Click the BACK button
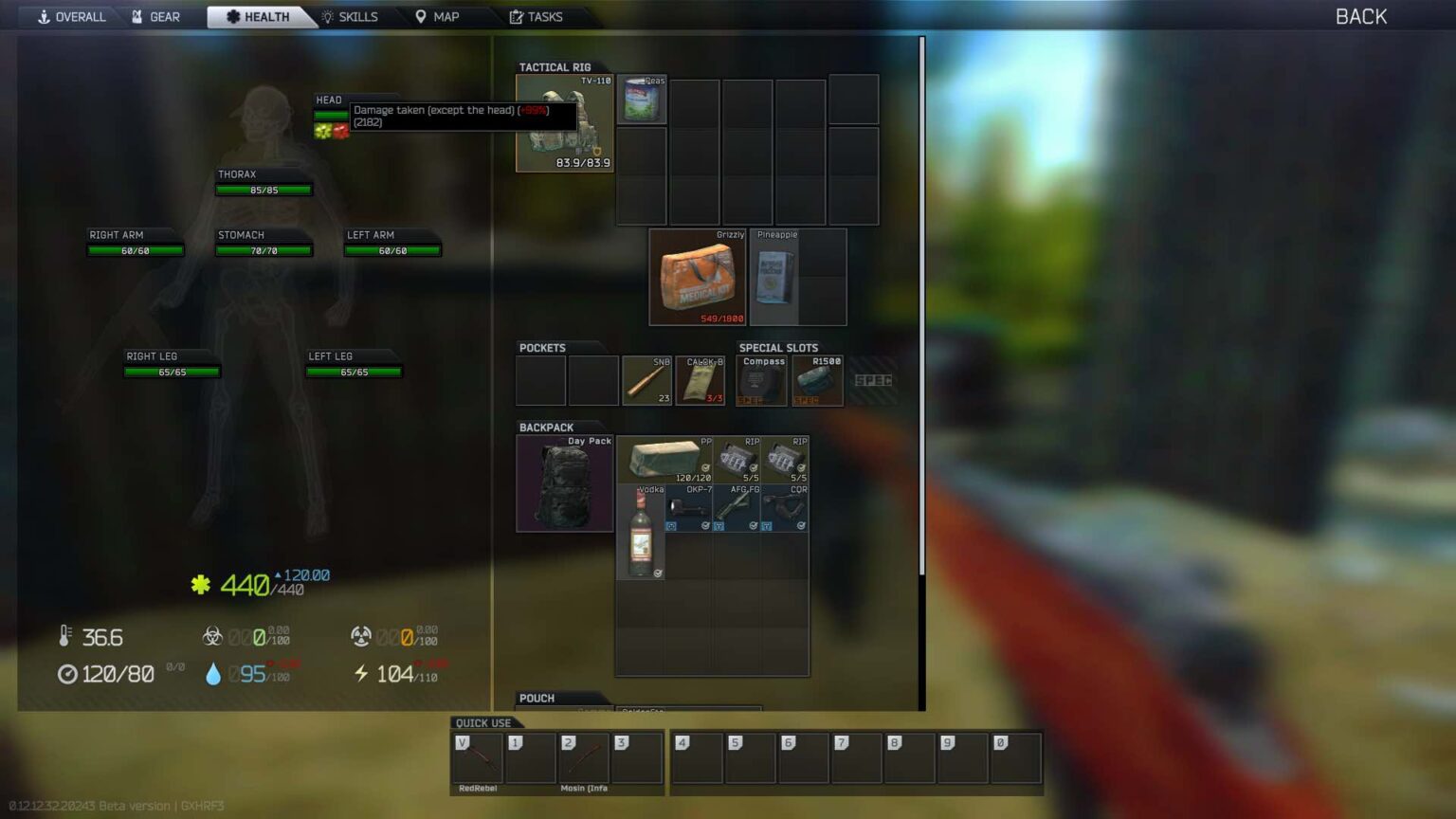The image size is (1456, 819). [1359, 16]
